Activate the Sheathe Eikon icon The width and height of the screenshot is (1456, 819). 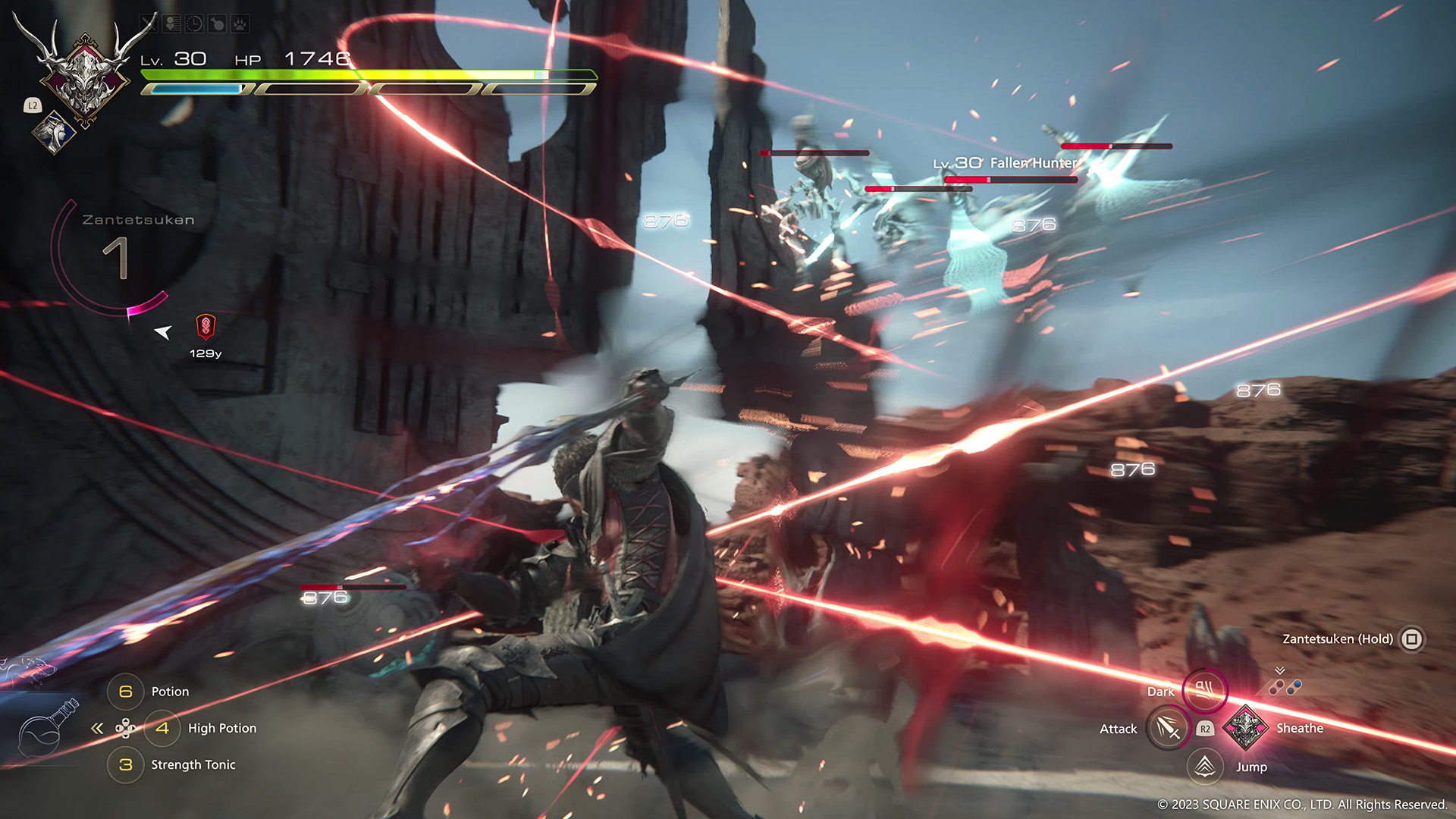(1244, 728)
